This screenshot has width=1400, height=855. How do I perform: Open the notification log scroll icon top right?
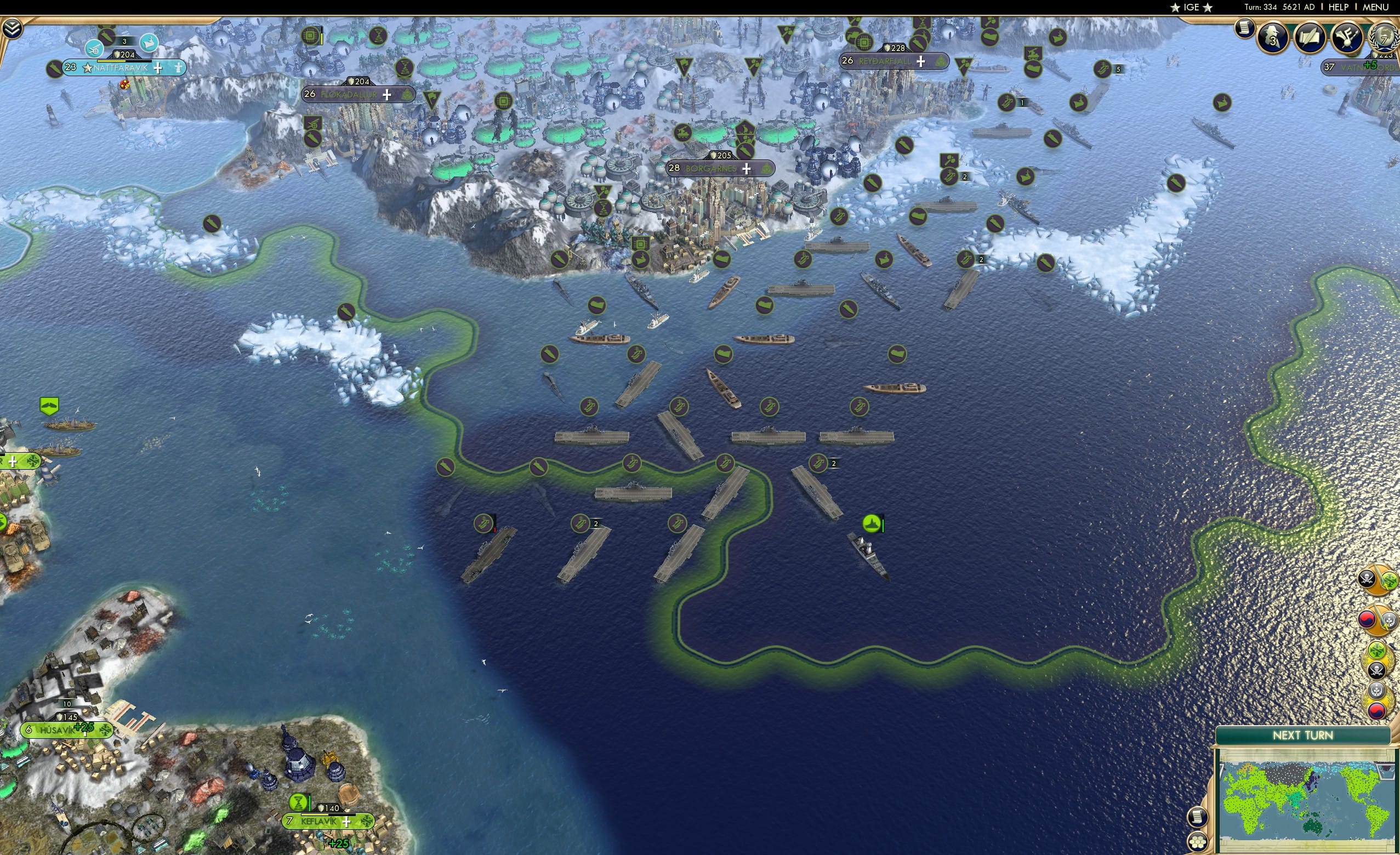click(x=1245, y=29)
